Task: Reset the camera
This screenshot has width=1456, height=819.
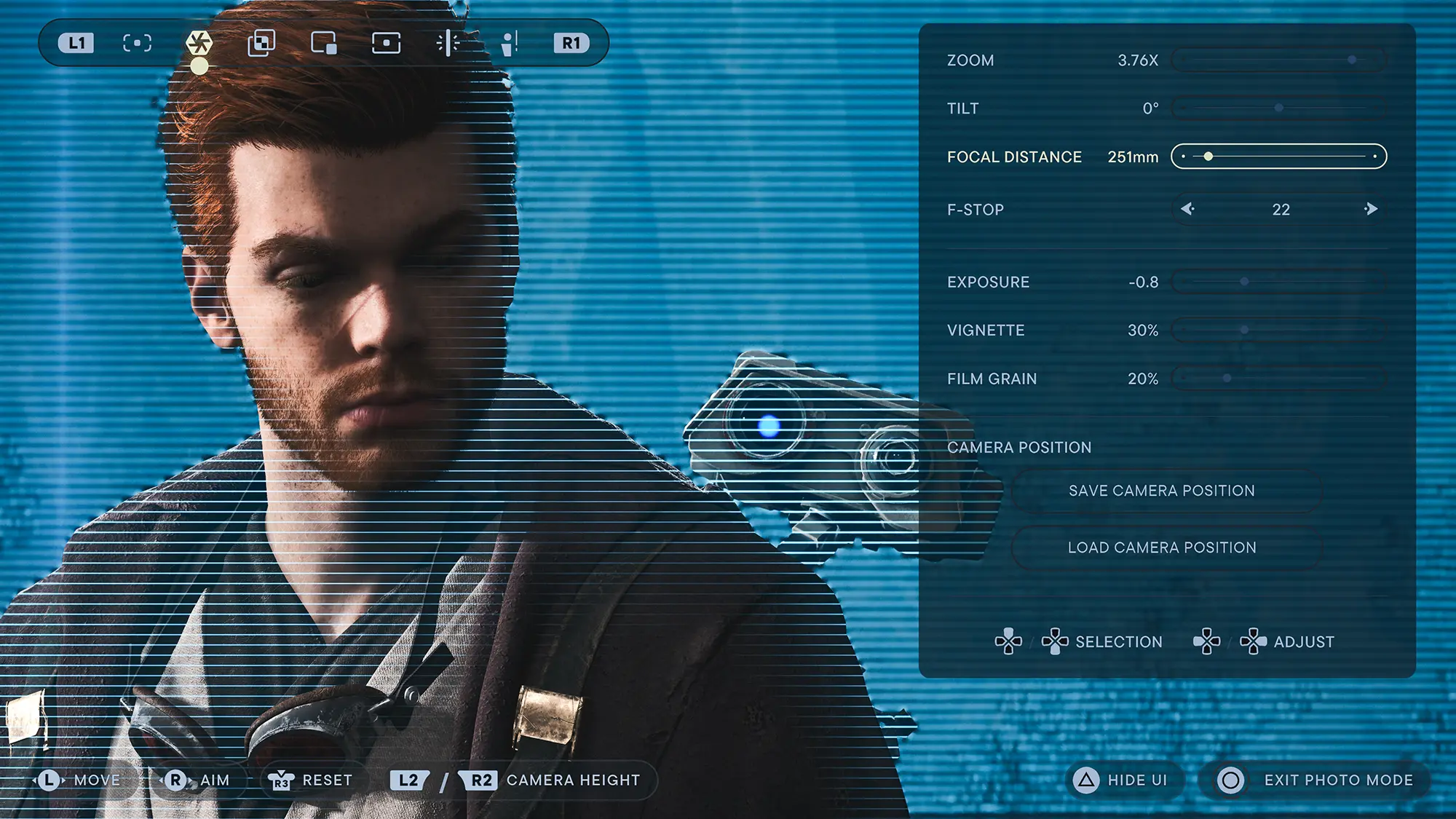Action: (311, 780)
